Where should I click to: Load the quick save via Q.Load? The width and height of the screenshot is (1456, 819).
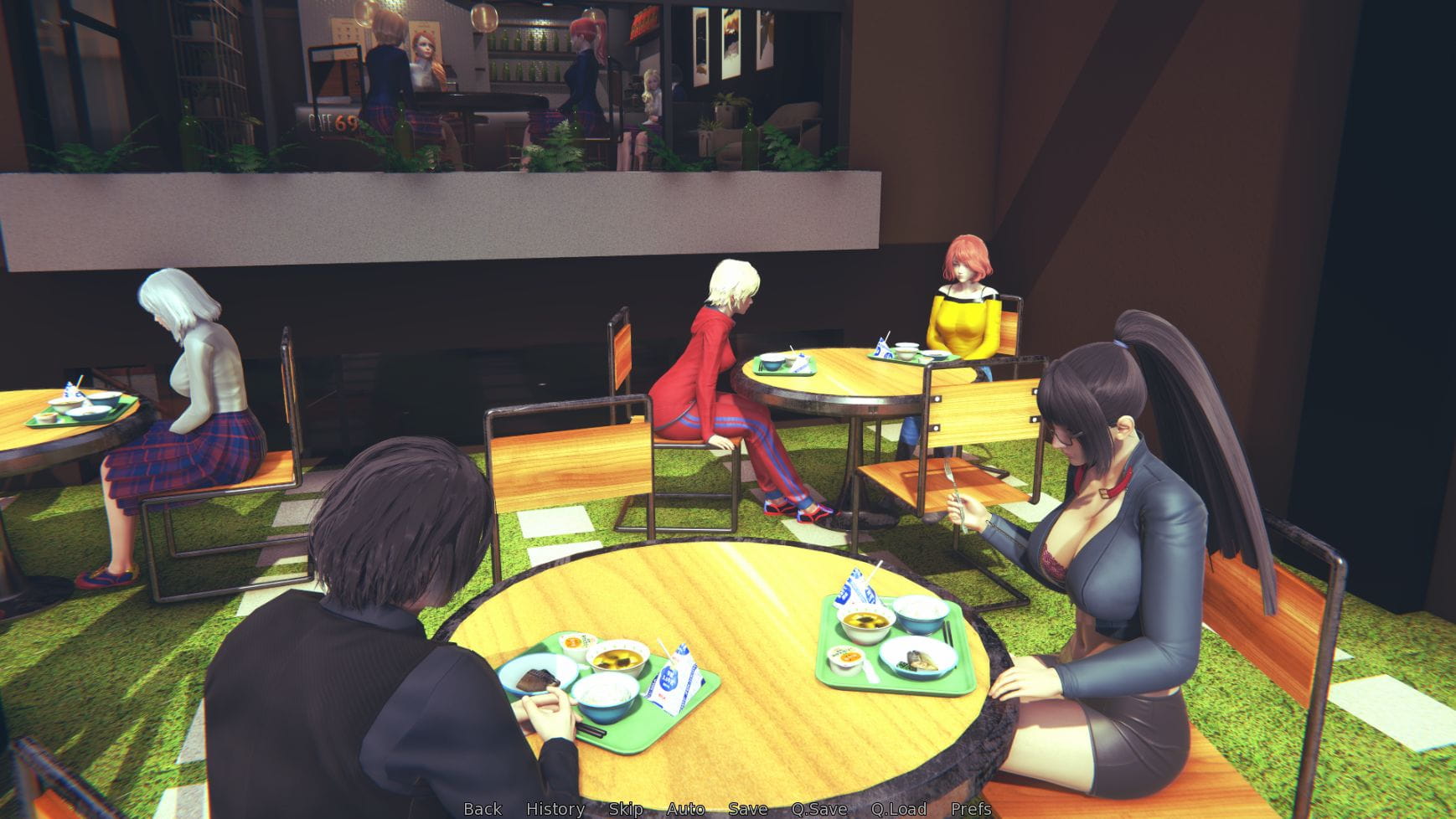coord(899,809)
